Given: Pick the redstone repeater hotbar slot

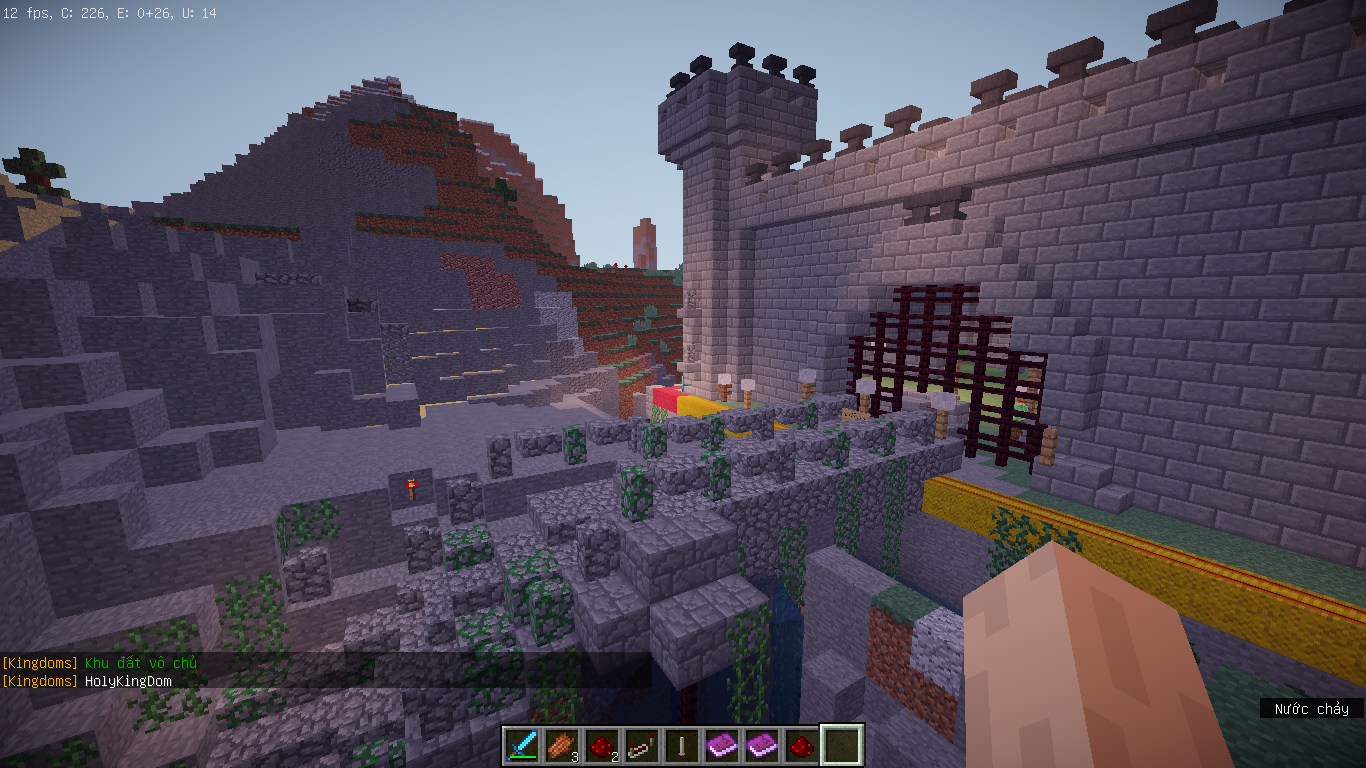Looking at the screenshot, I should point(642,745).
